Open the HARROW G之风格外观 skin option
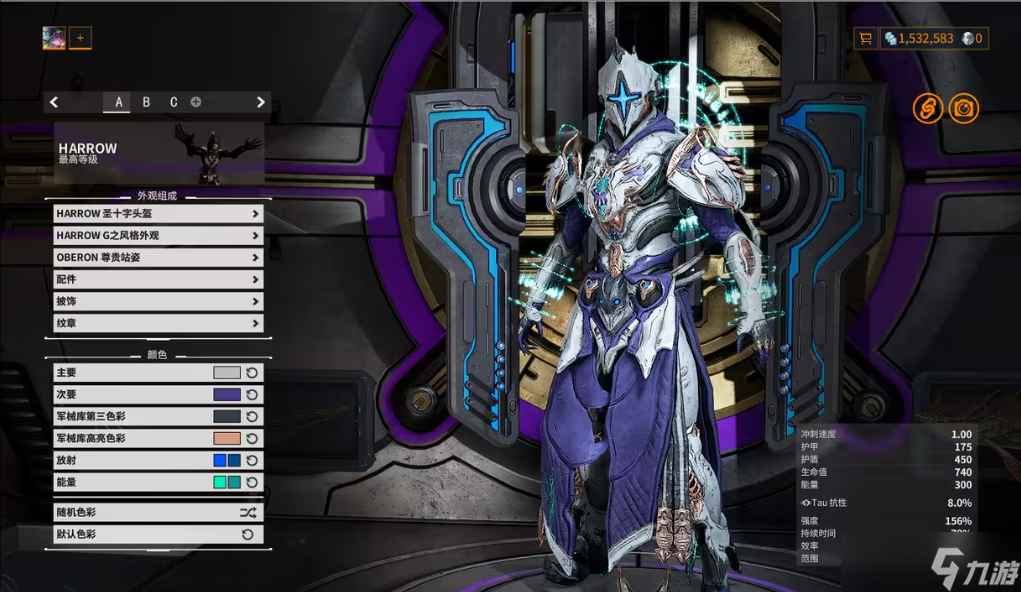Image resolution: width=1021 pixels, height=592 pixels. (158, 235)
